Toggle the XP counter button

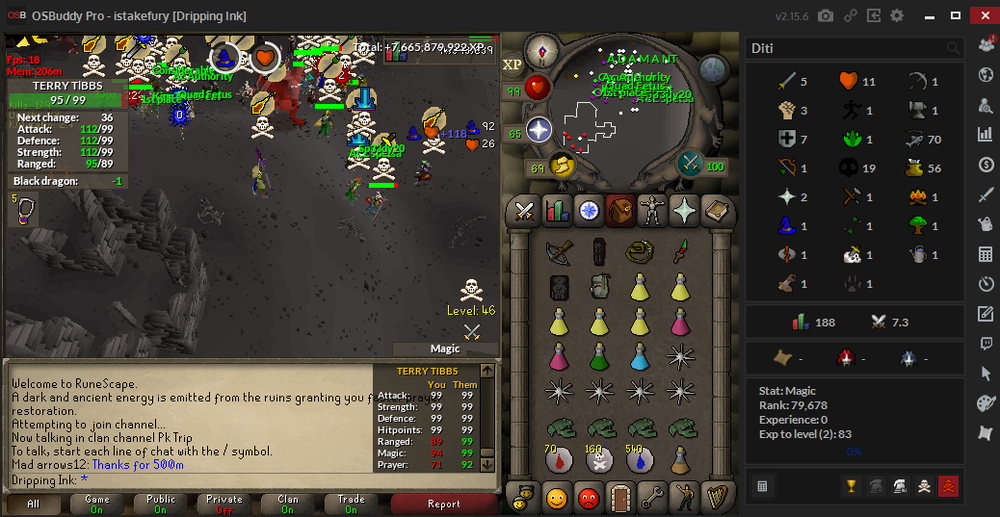513,63
